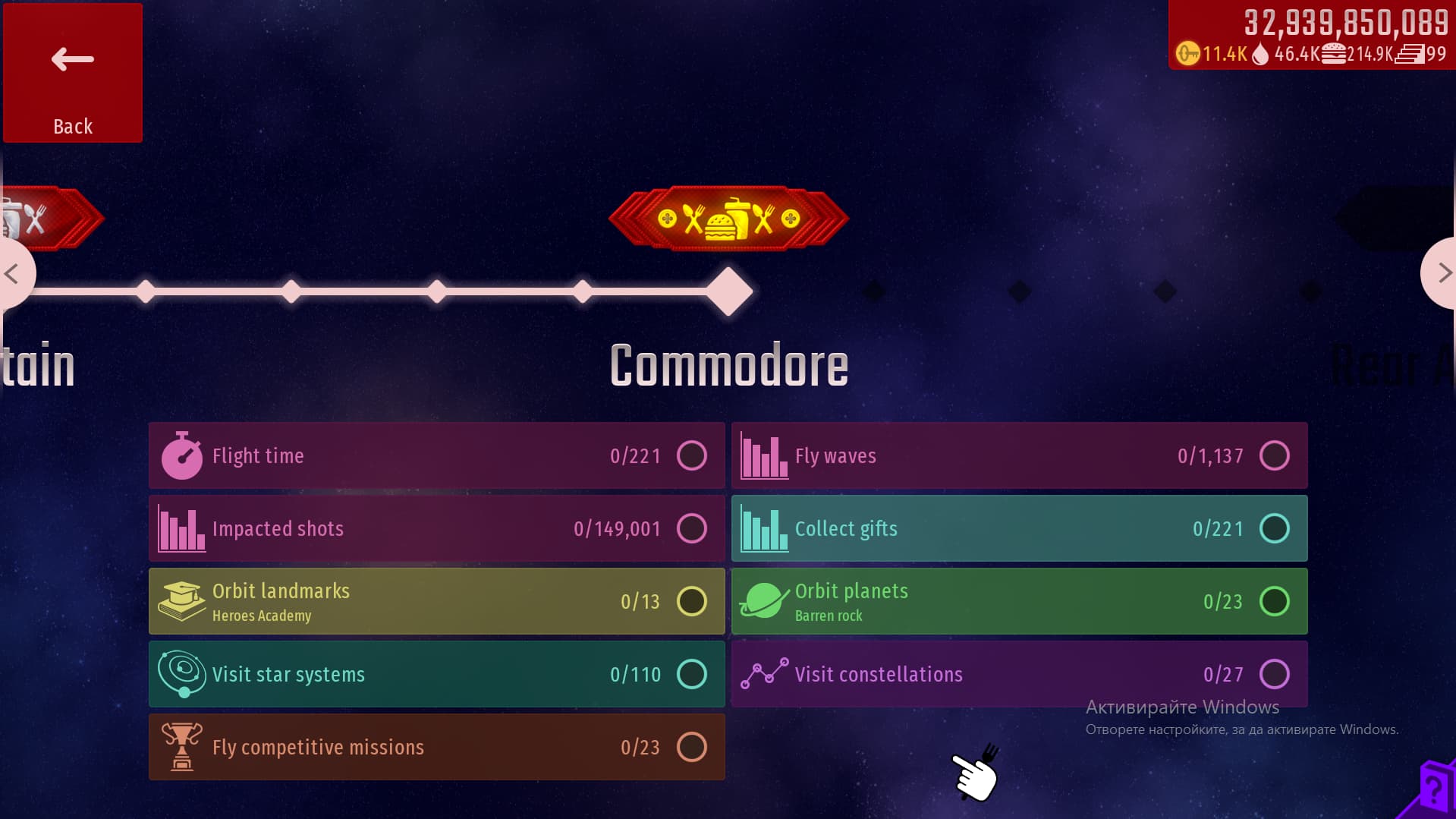Open the Visit star systems requirement
This screenshot has height=819, width=1456.
tap(436, 674)
